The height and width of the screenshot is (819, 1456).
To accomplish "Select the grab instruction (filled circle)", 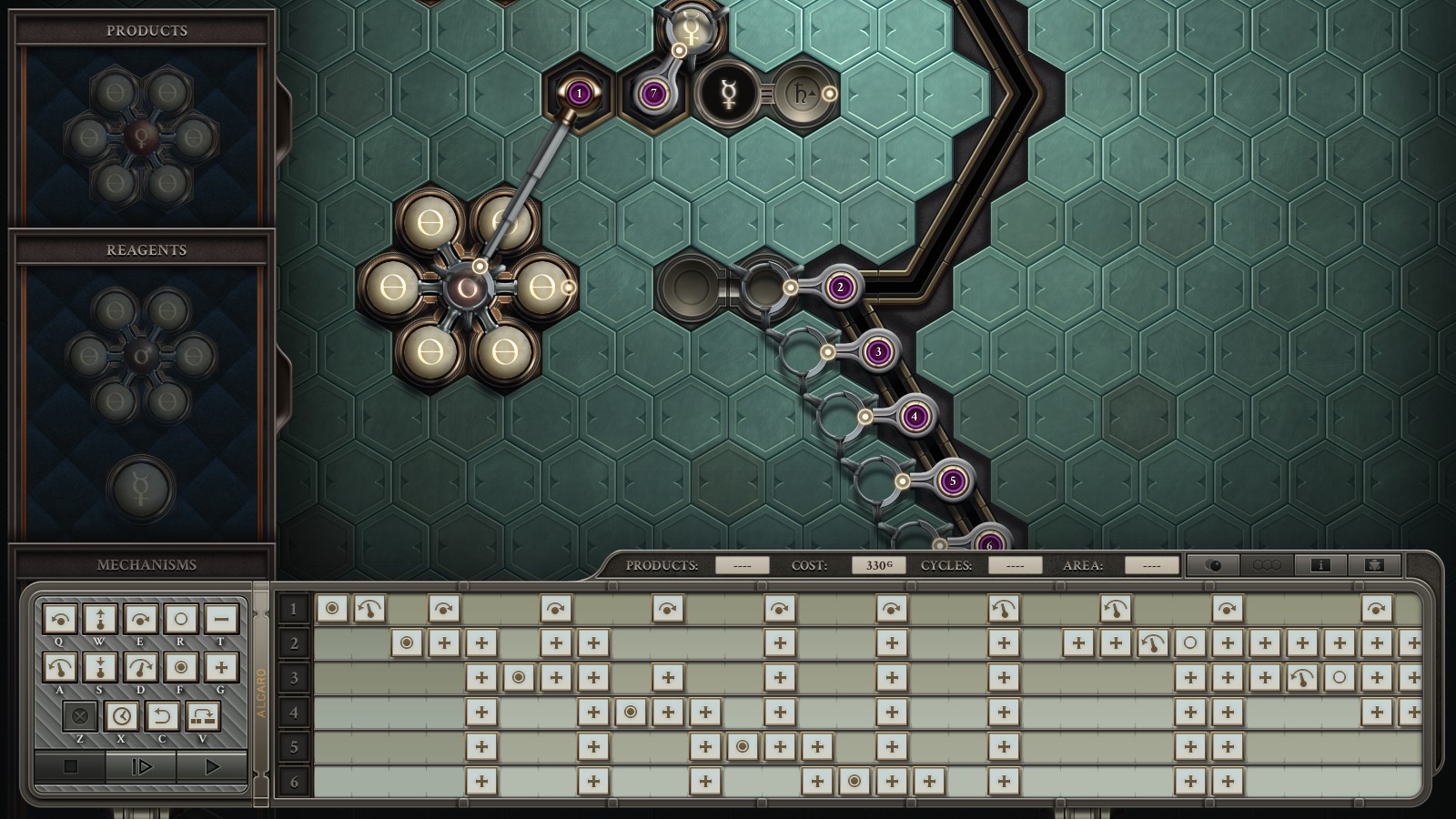I will click(x=180, y=667).
